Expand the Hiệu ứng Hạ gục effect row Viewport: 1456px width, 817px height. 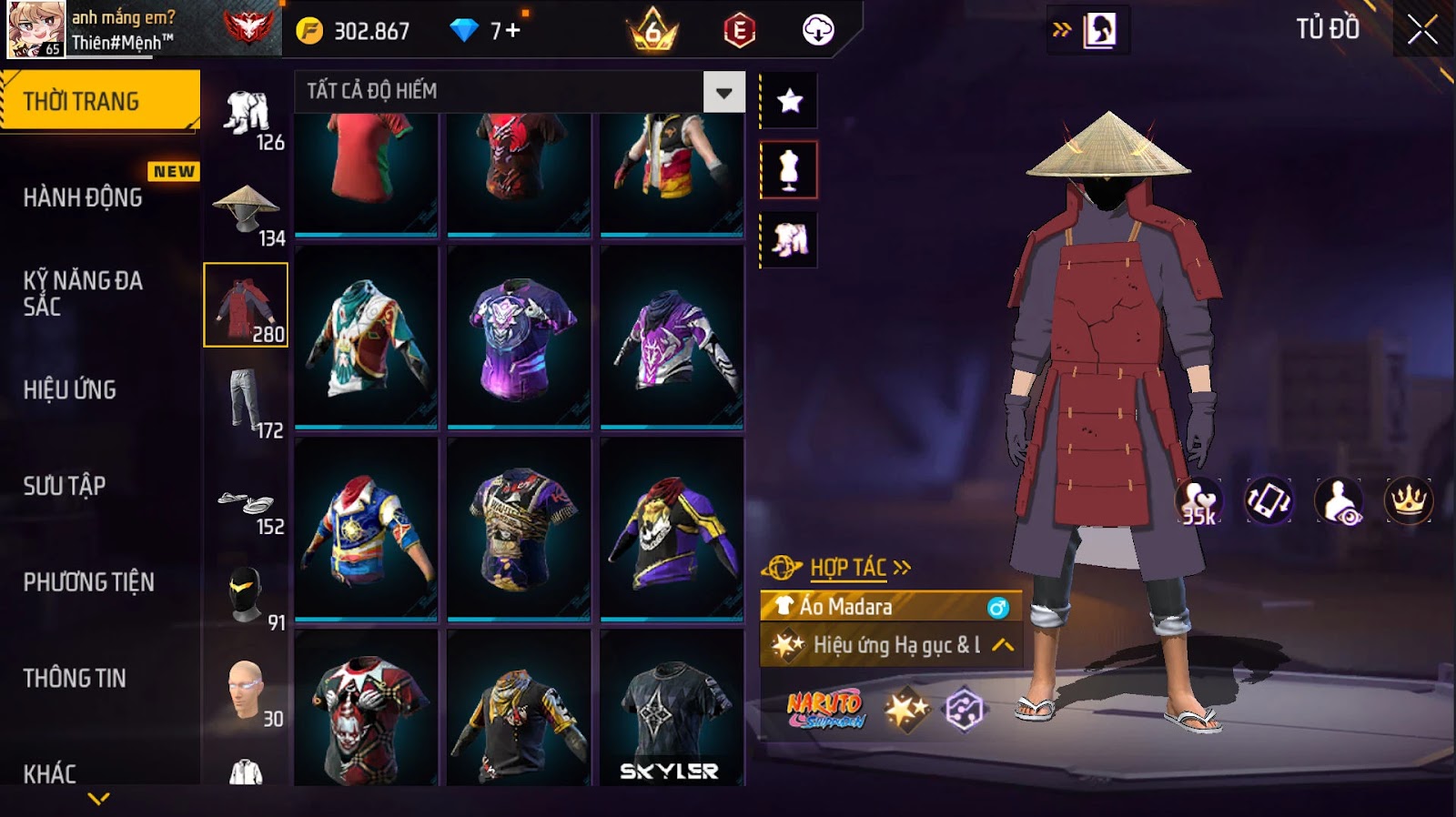pyautogui.click(x=1002, y=645)
